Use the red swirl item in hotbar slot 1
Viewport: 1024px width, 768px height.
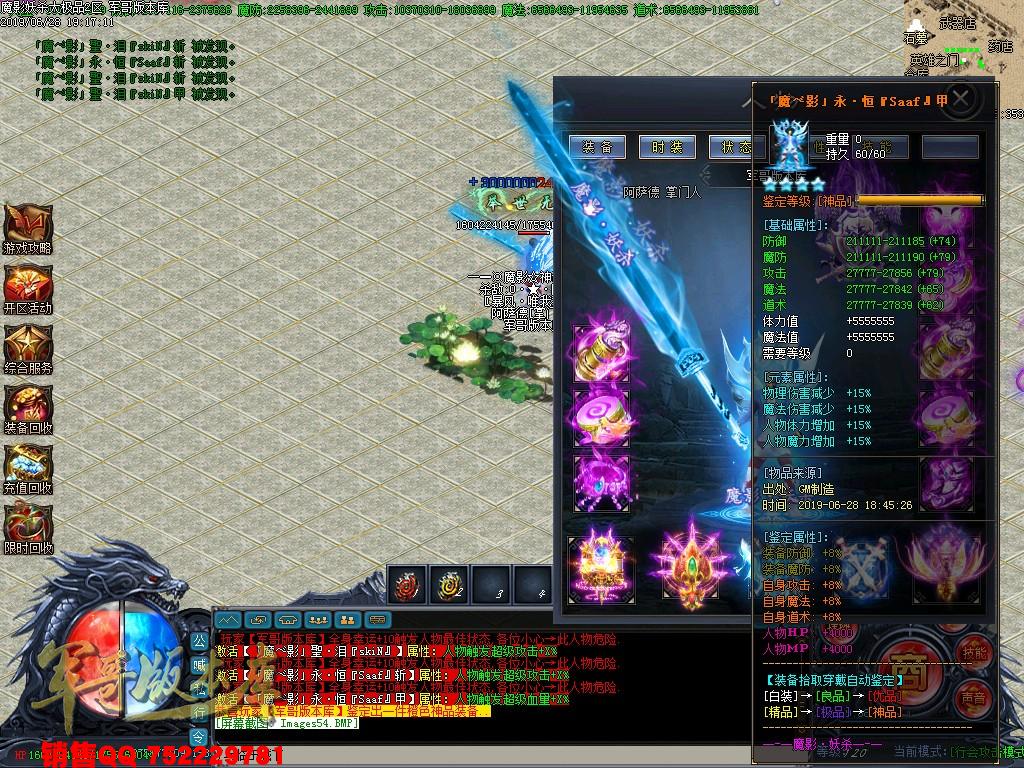(x=408, y=586)
